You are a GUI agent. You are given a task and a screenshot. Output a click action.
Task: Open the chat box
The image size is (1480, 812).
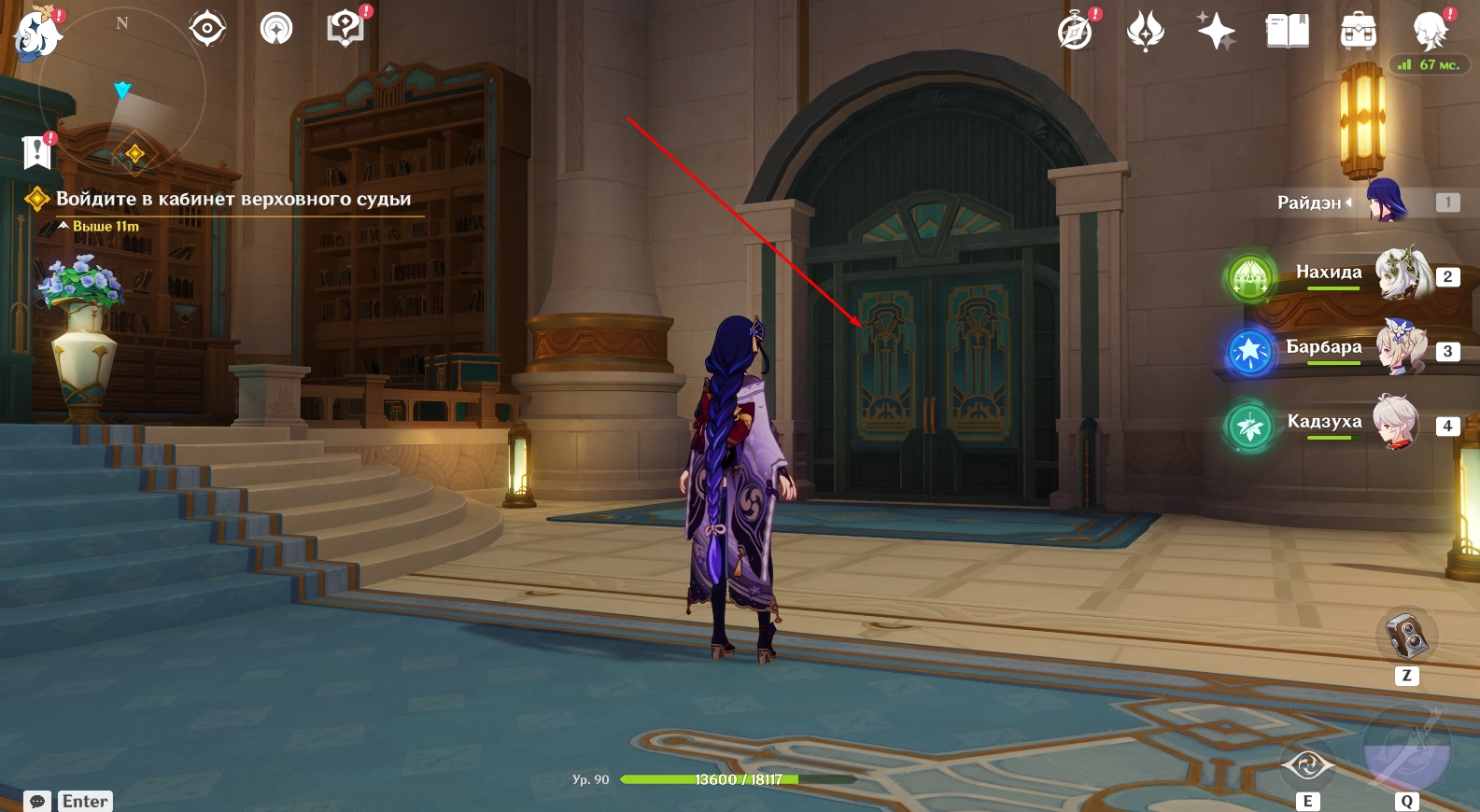[38, 802]
